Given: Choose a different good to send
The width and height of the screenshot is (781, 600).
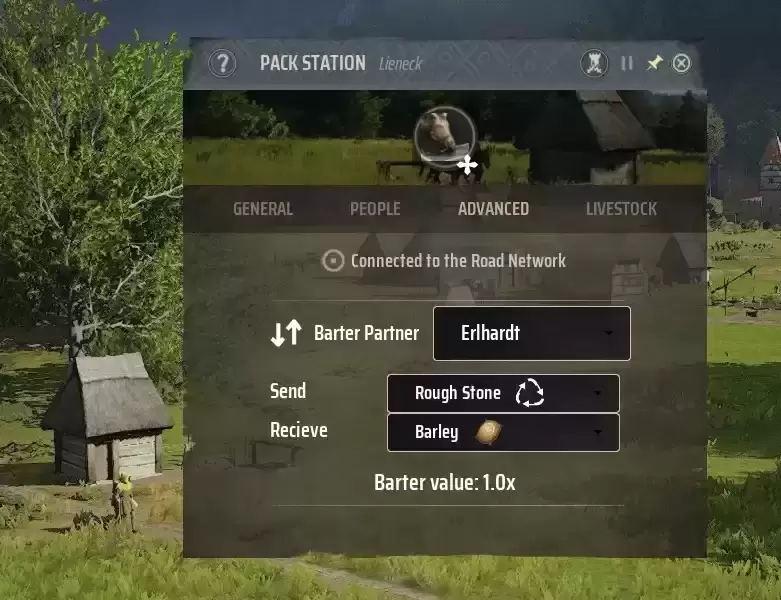Looking at the screenshot, I should tap(503, 393).
